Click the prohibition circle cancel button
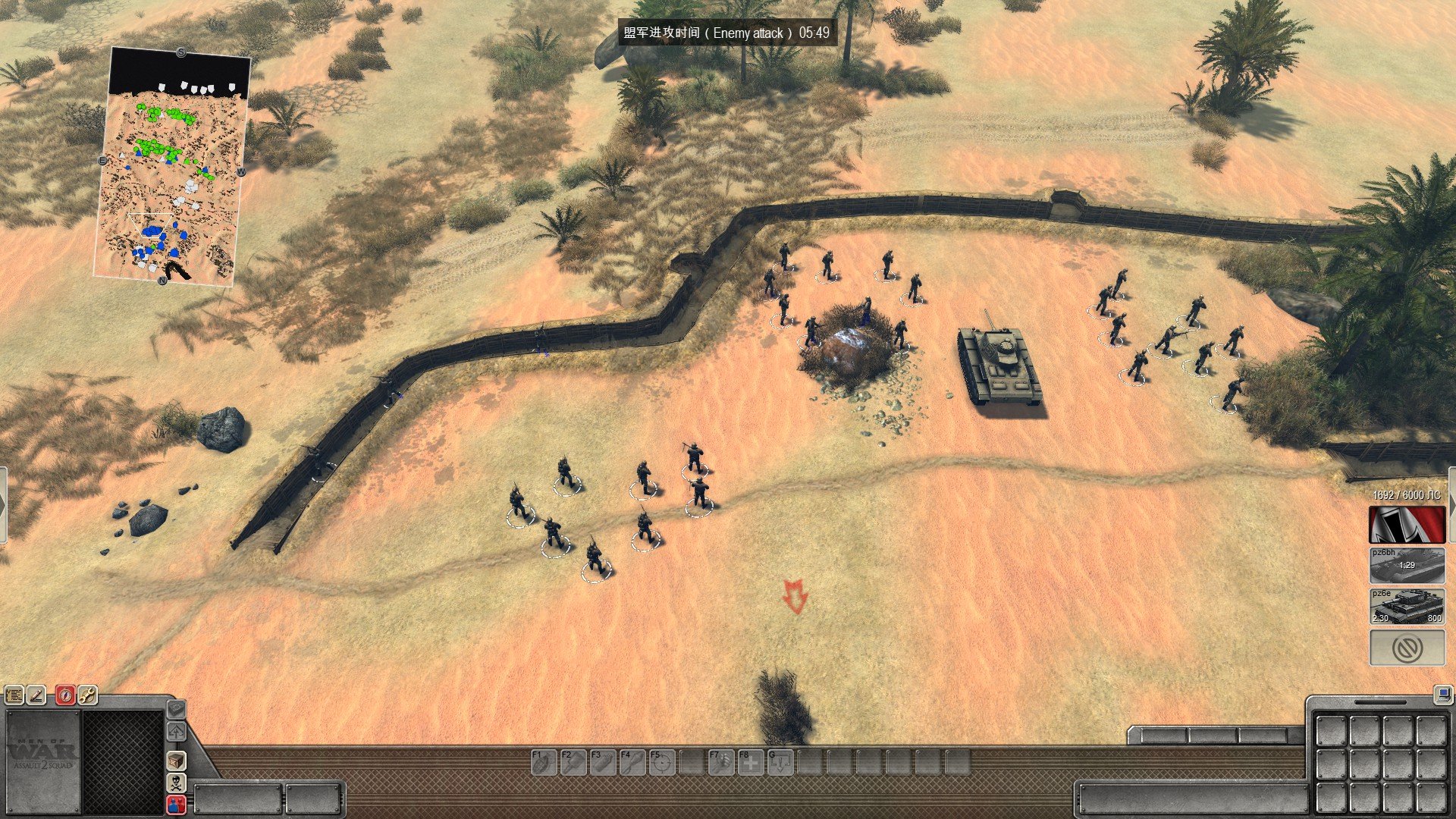 pos(1407,648)
